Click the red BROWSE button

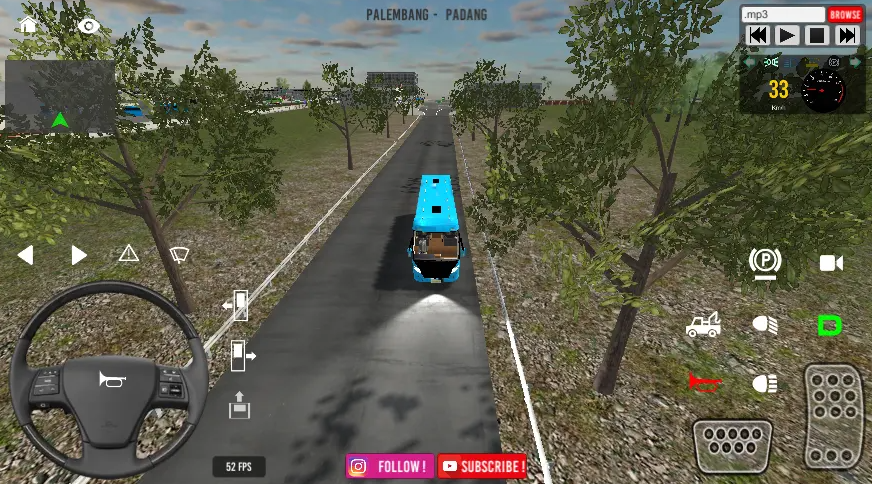coord(844,15)
